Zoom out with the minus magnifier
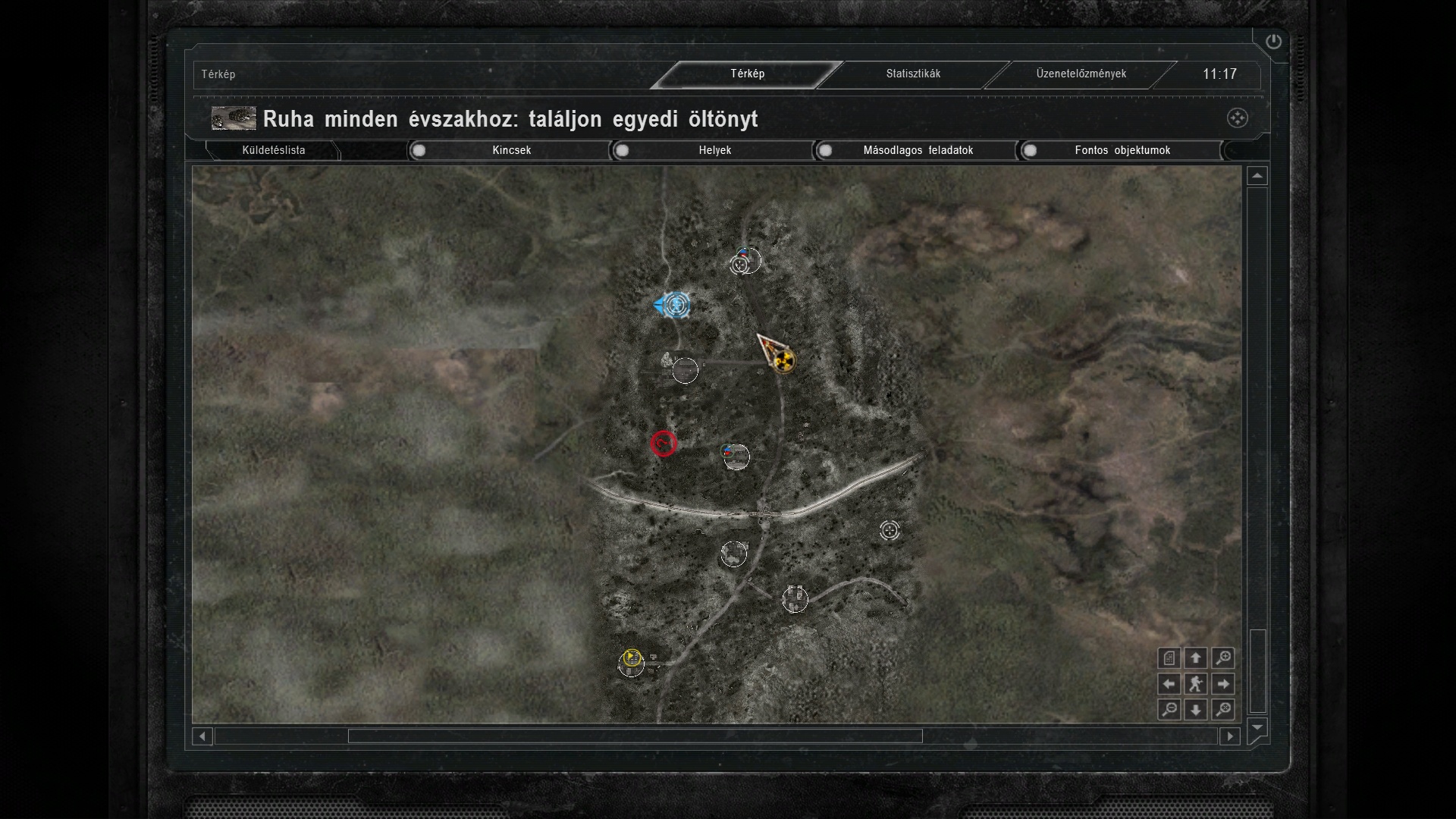The width and height of the screenshot is (1456, 819). 1169,710
